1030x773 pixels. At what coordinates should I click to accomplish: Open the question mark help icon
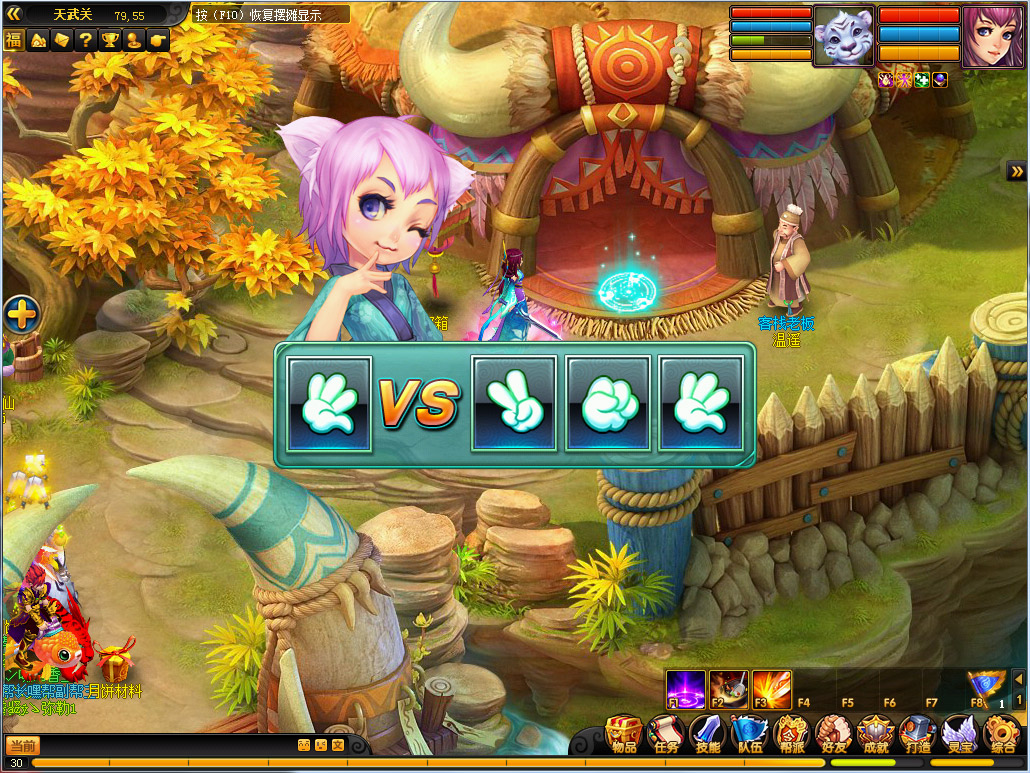click(x=86, y=40)
